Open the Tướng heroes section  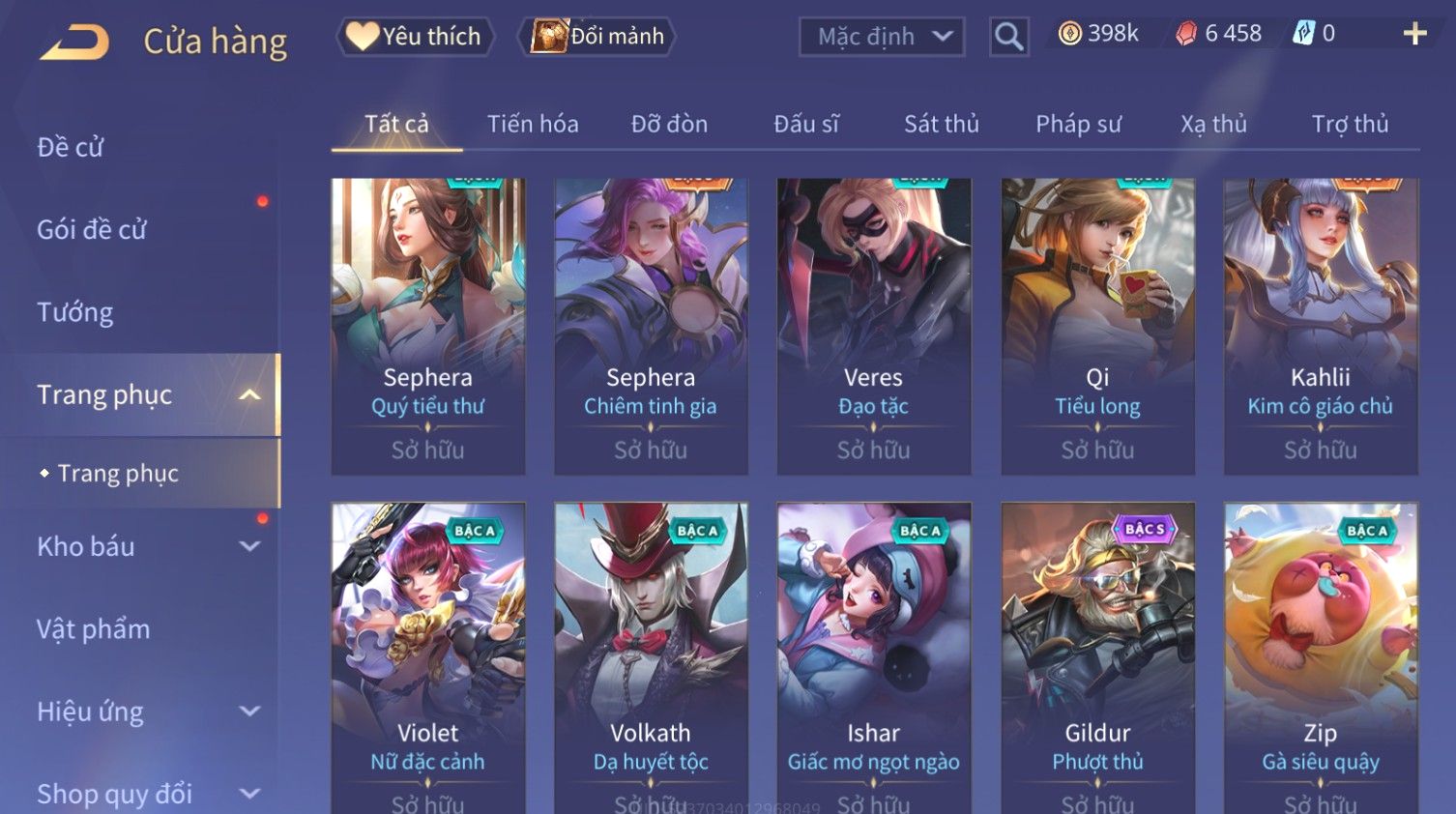coord(75,312)
